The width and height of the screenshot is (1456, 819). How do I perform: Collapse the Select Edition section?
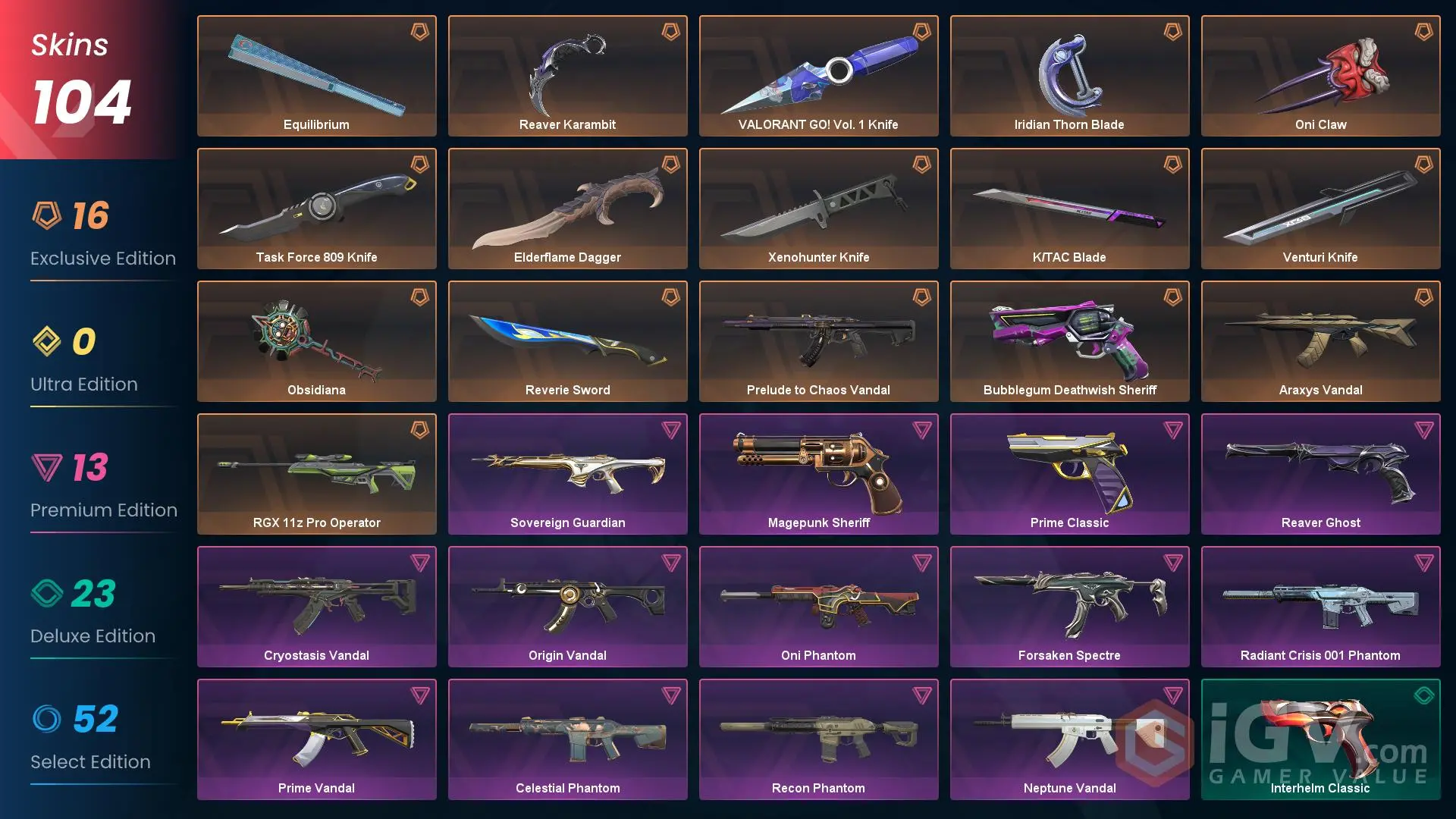pos(90,761)
